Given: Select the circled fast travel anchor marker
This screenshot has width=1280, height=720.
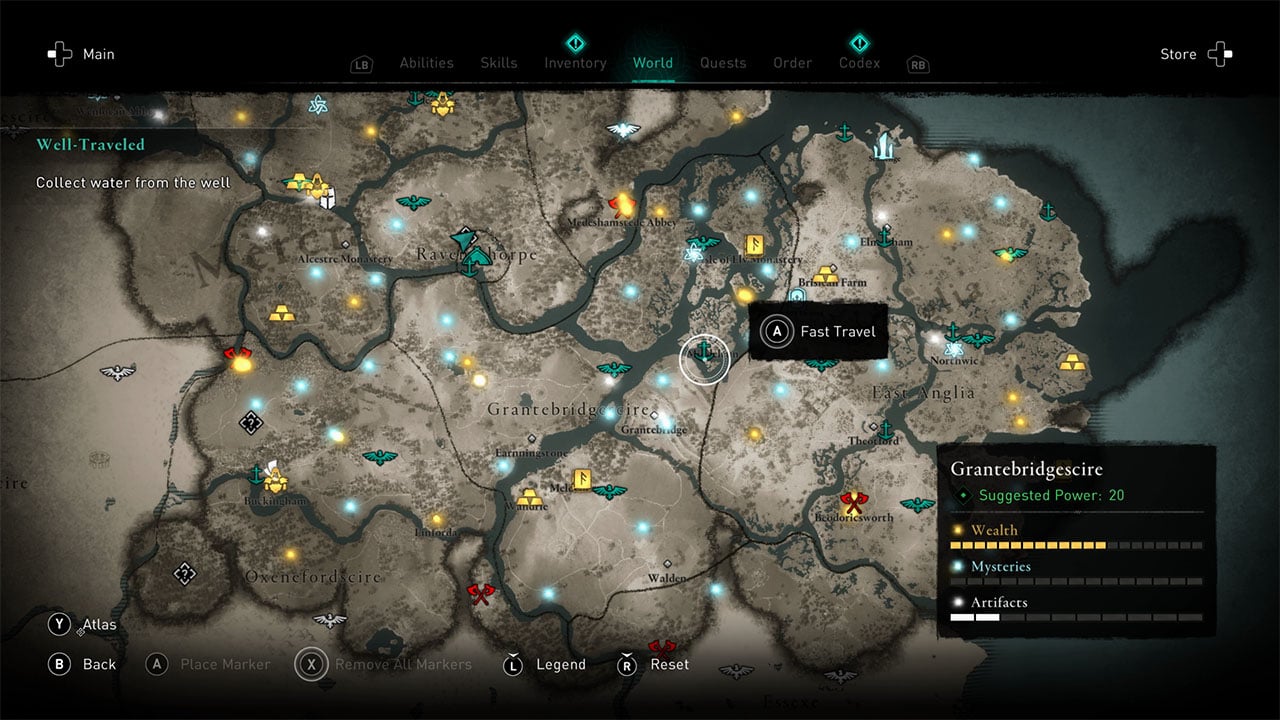Looking at the screenshot, I should pyautogui.click(x=705, y=354).
